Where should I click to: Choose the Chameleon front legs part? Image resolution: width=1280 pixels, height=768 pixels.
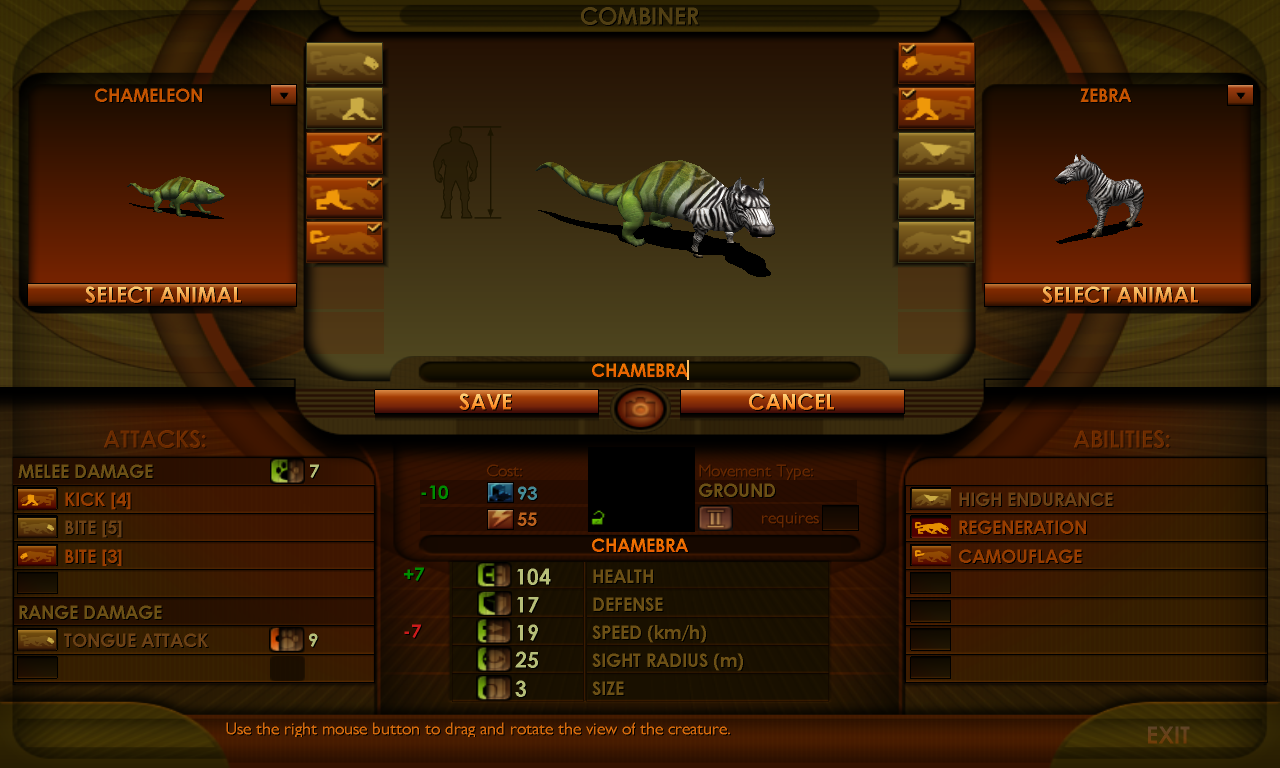(344, 108)
